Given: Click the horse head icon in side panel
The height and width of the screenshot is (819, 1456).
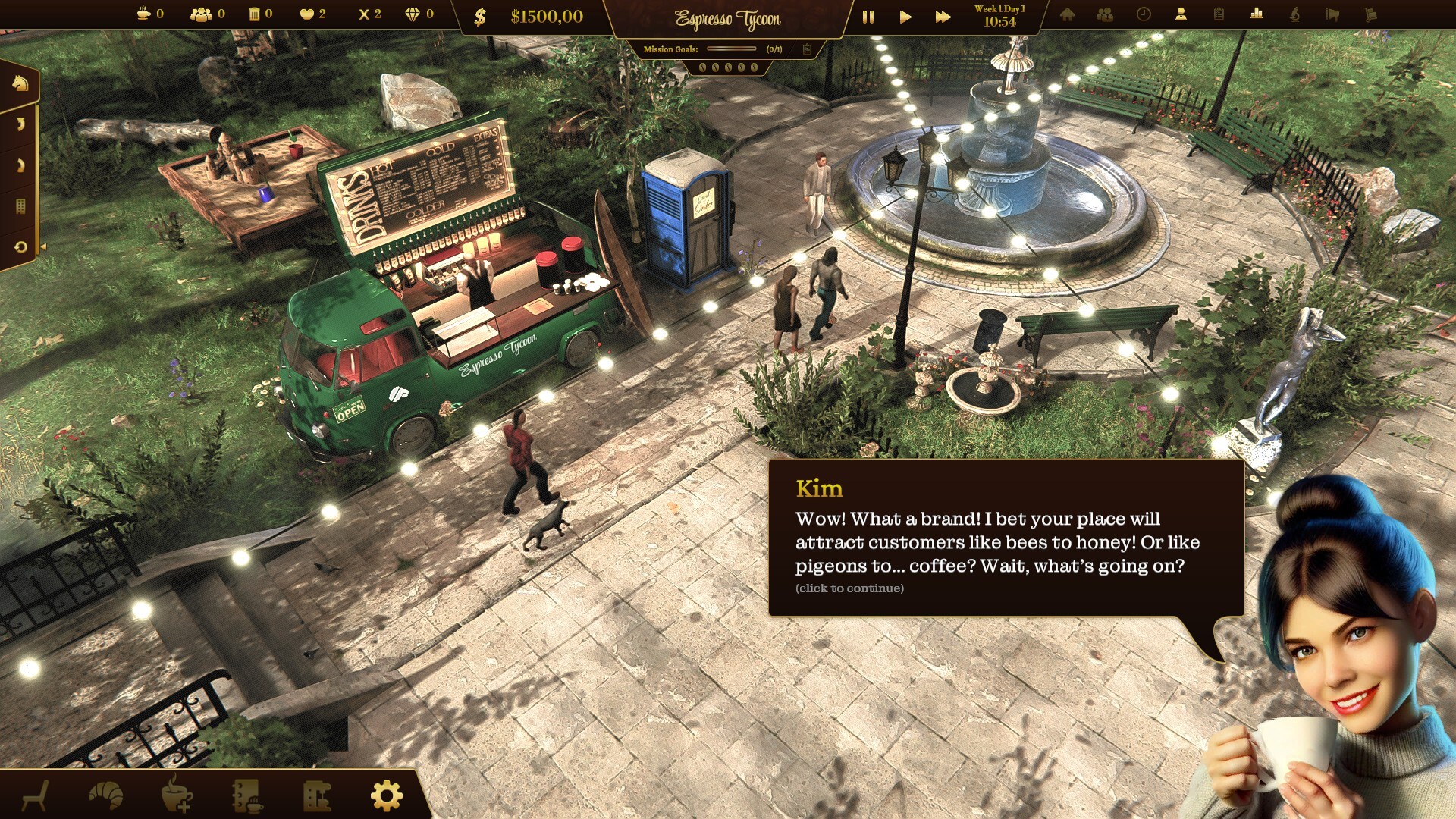Looking at the screenshot, I should click(x=20, y=83).
